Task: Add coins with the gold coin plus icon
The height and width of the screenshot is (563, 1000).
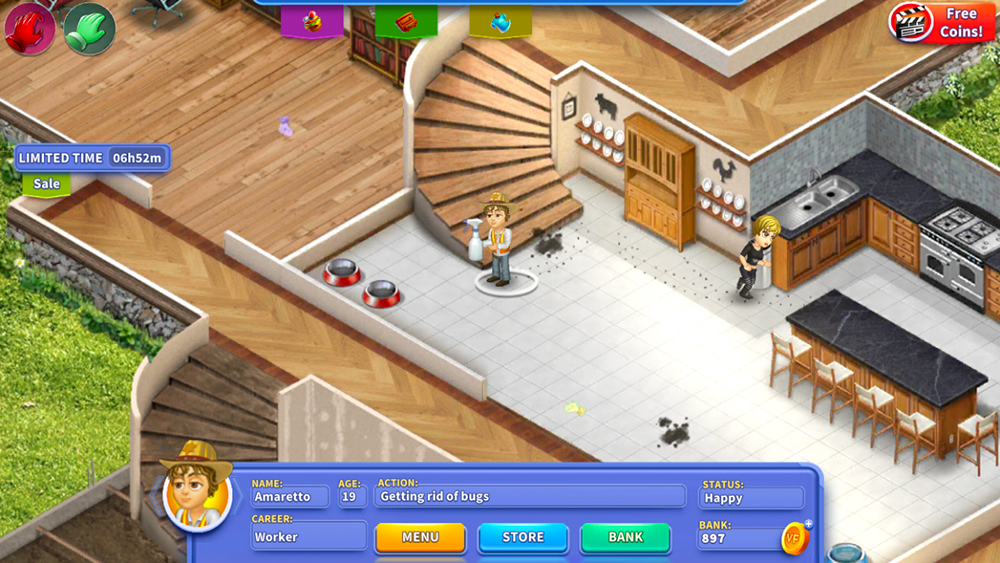Action: pos(796,537)
